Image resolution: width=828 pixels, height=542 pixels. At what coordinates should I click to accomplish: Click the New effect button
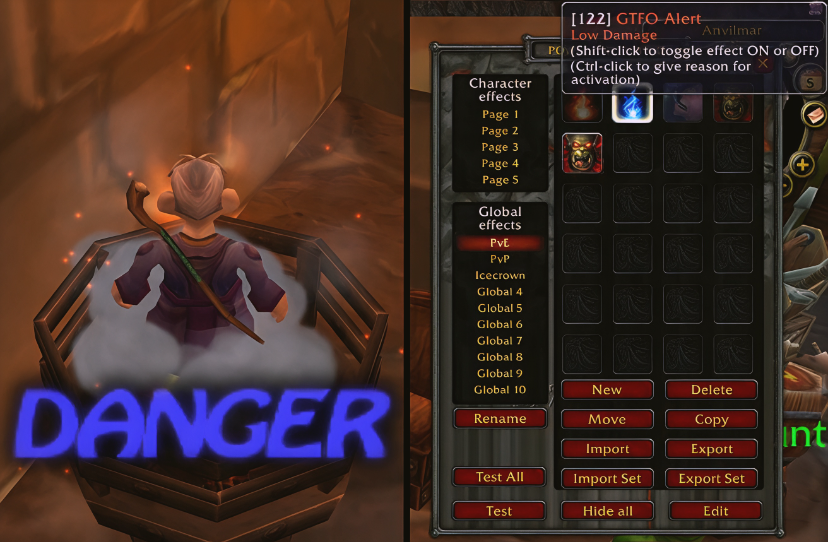607,390
